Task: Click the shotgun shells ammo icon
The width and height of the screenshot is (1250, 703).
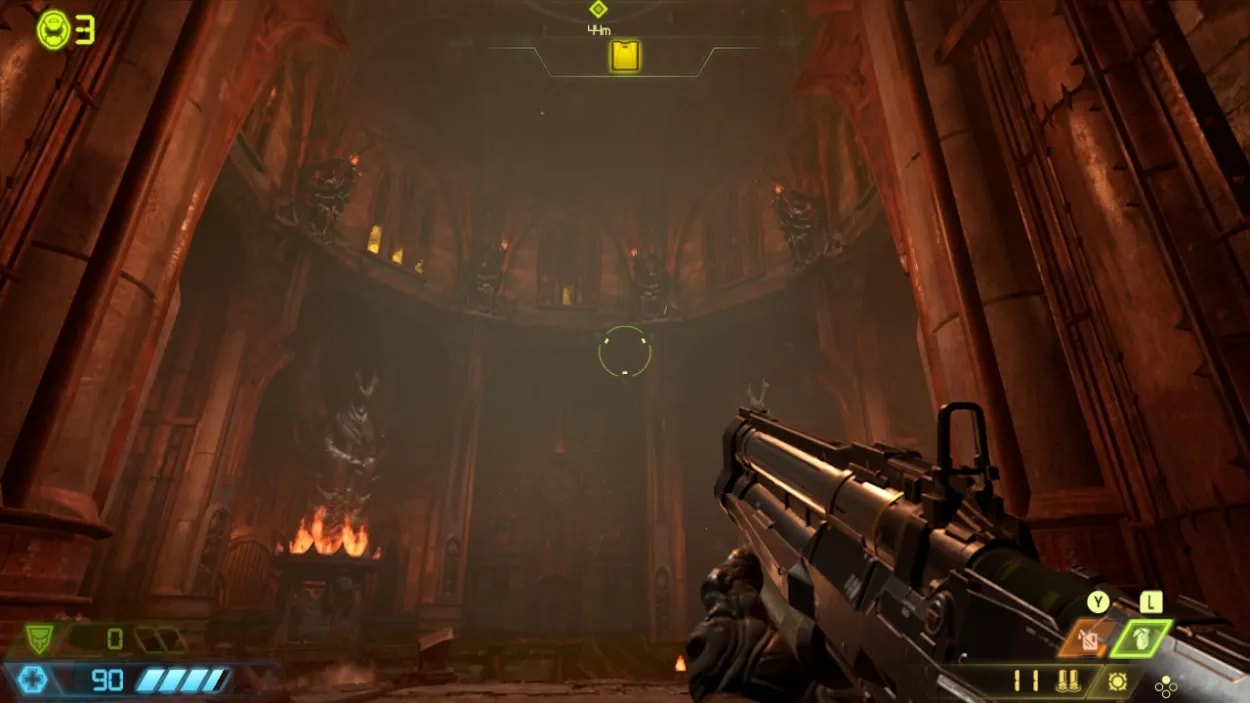Action: (1066, 682)
